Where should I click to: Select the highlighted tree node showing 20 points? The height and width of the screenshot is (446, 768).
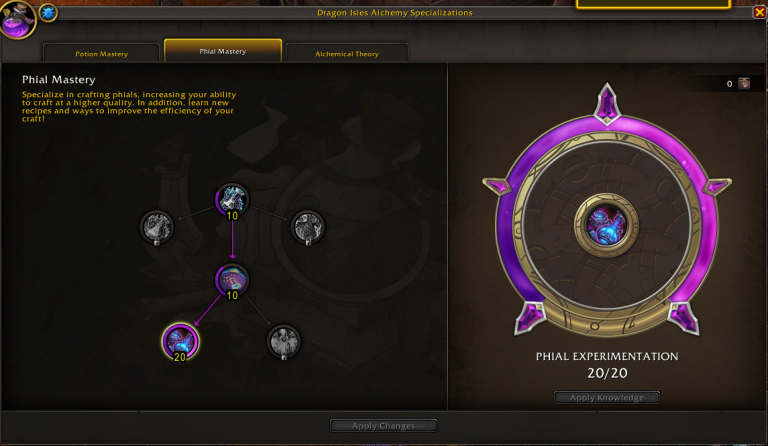181,342
